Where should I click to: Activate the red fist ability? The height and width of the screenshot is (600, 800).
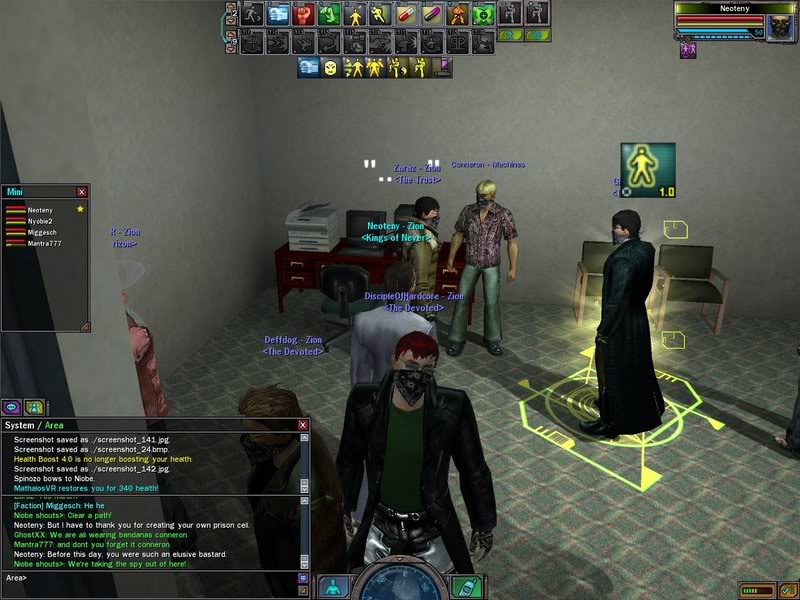tap(303, 14)
